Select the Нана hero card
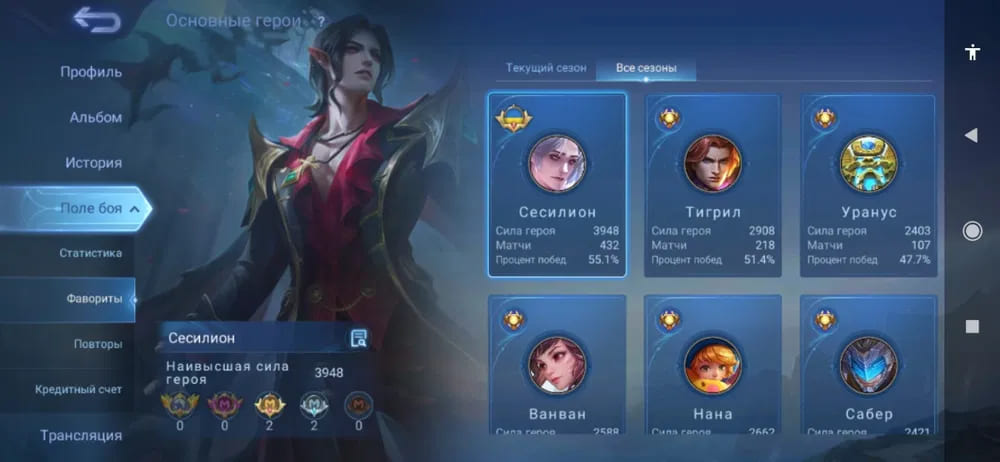Image resolution: width=1000 pixels, height=462 pixels. click(x=712, y=365)
